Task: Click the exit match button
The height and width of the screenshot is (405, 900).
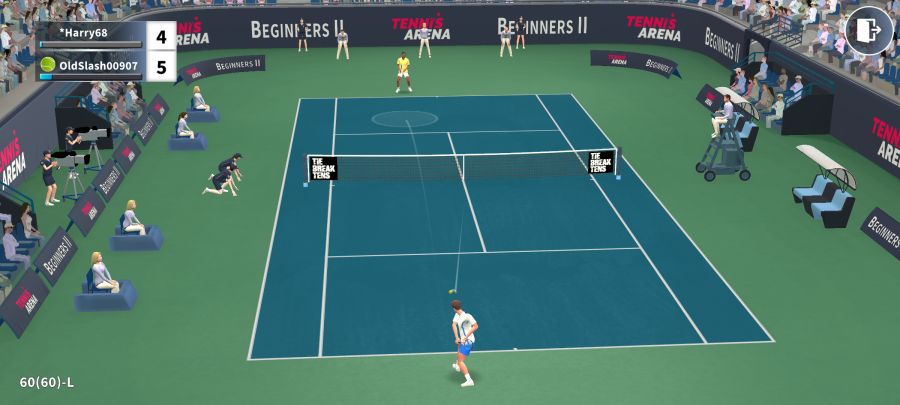Action: click(868, 30)
